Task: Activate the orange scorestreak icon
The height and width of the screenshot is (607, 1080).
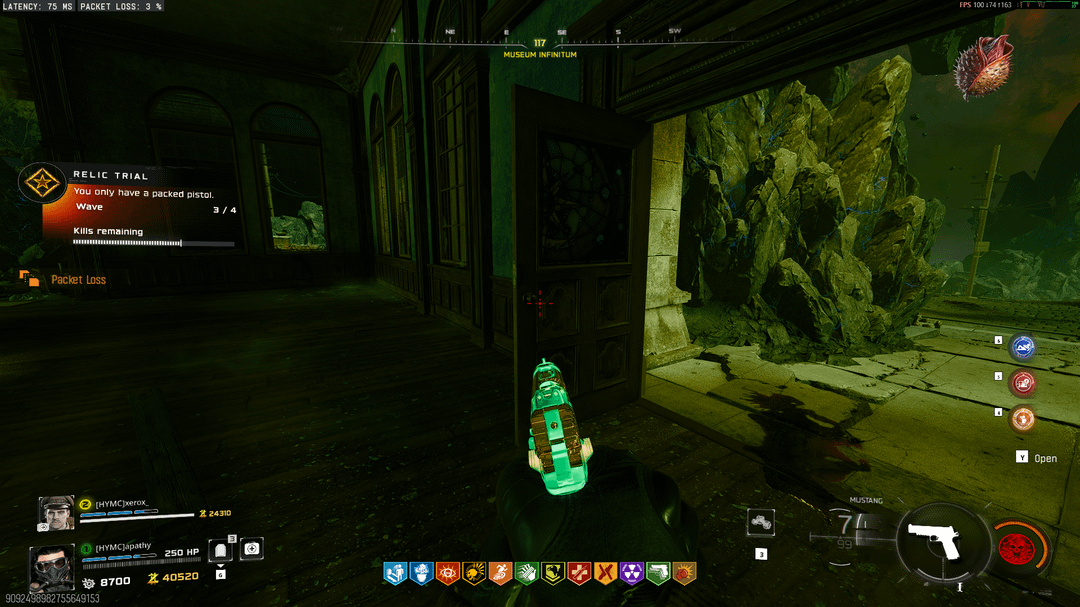Action: tap(1022, 418)
